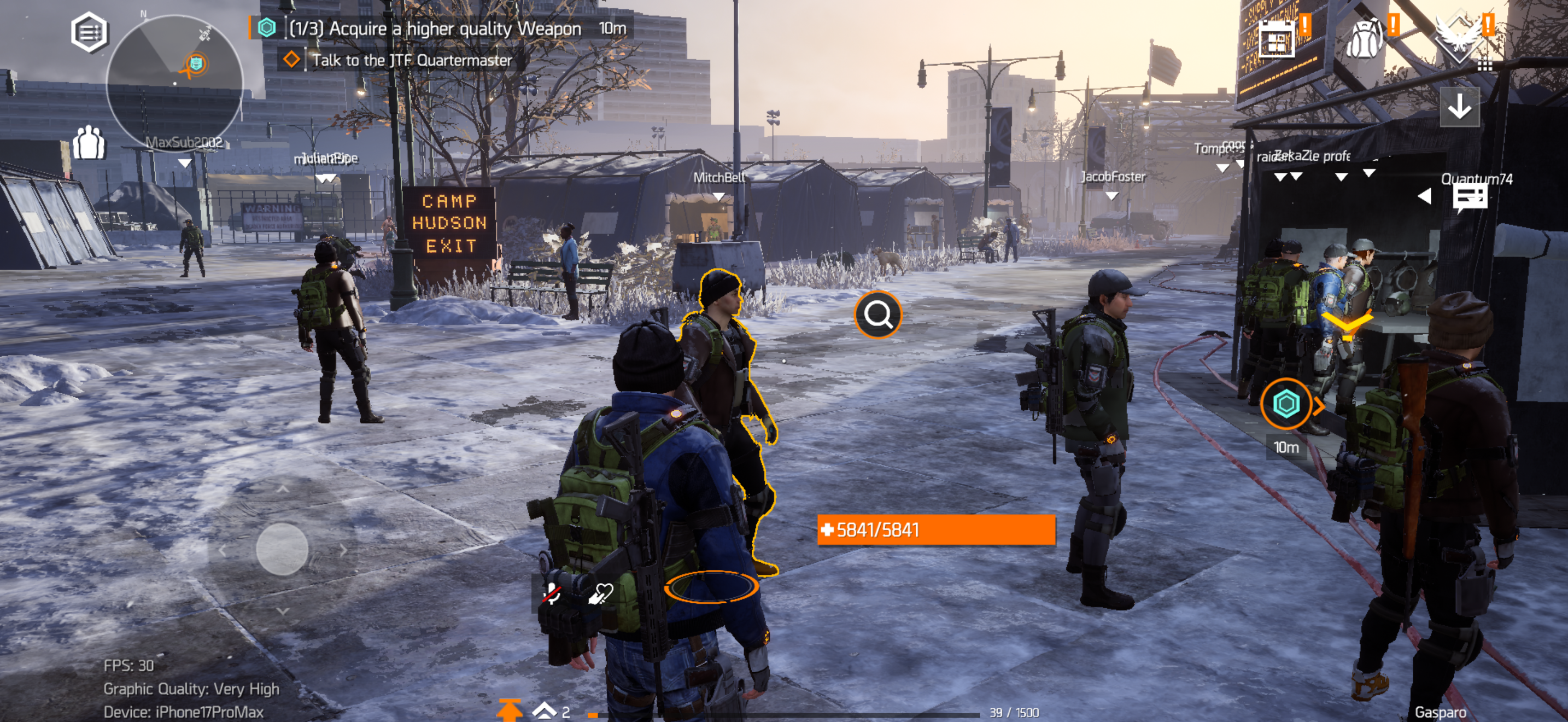This screenshot has width=1568, height=722.
Task: Tap the magnifying glass inspect button
Action: point(877,314)
